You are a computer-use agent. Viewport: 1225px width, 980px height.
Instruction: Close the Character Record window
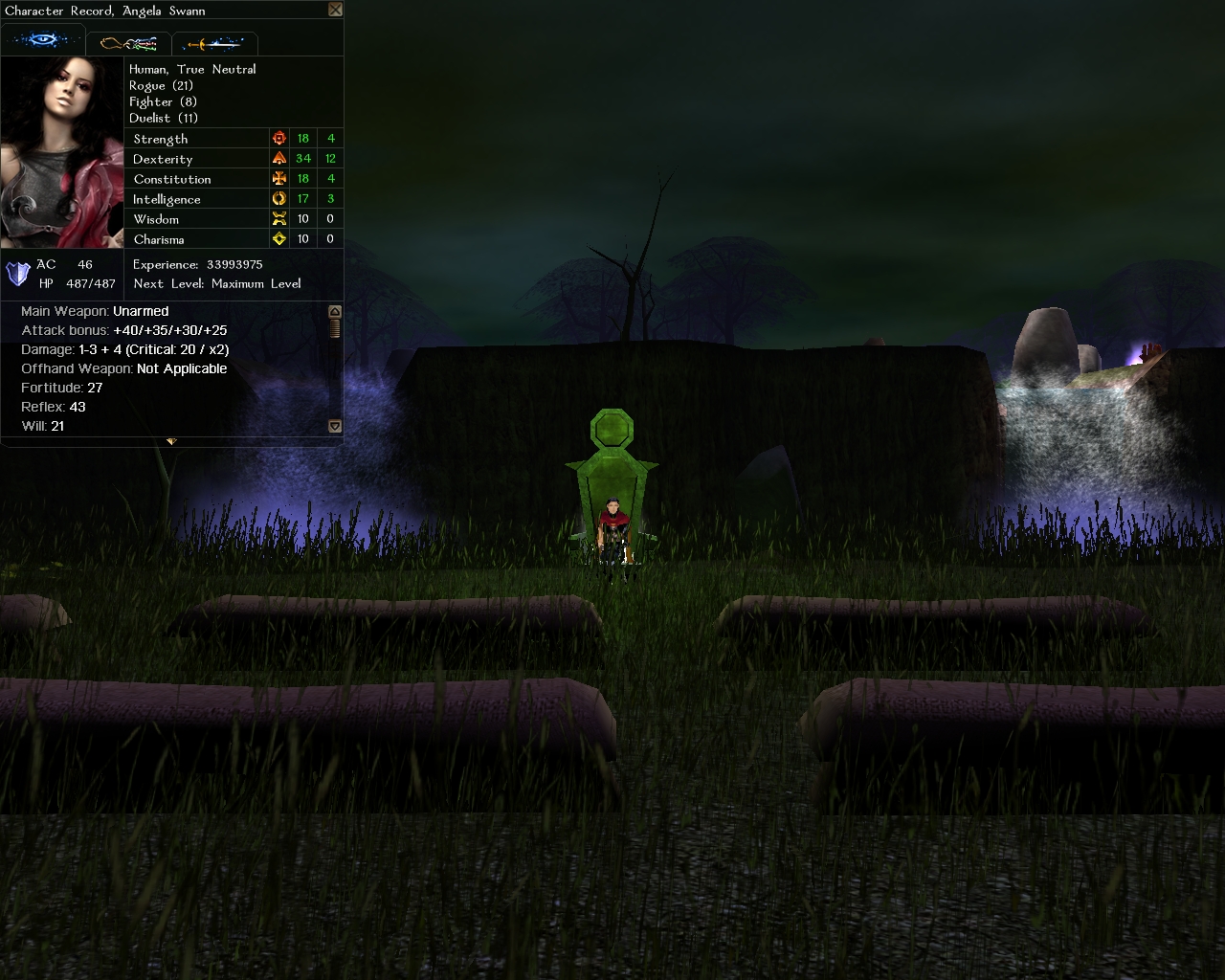pyautogui.click(x=335, y=10)
